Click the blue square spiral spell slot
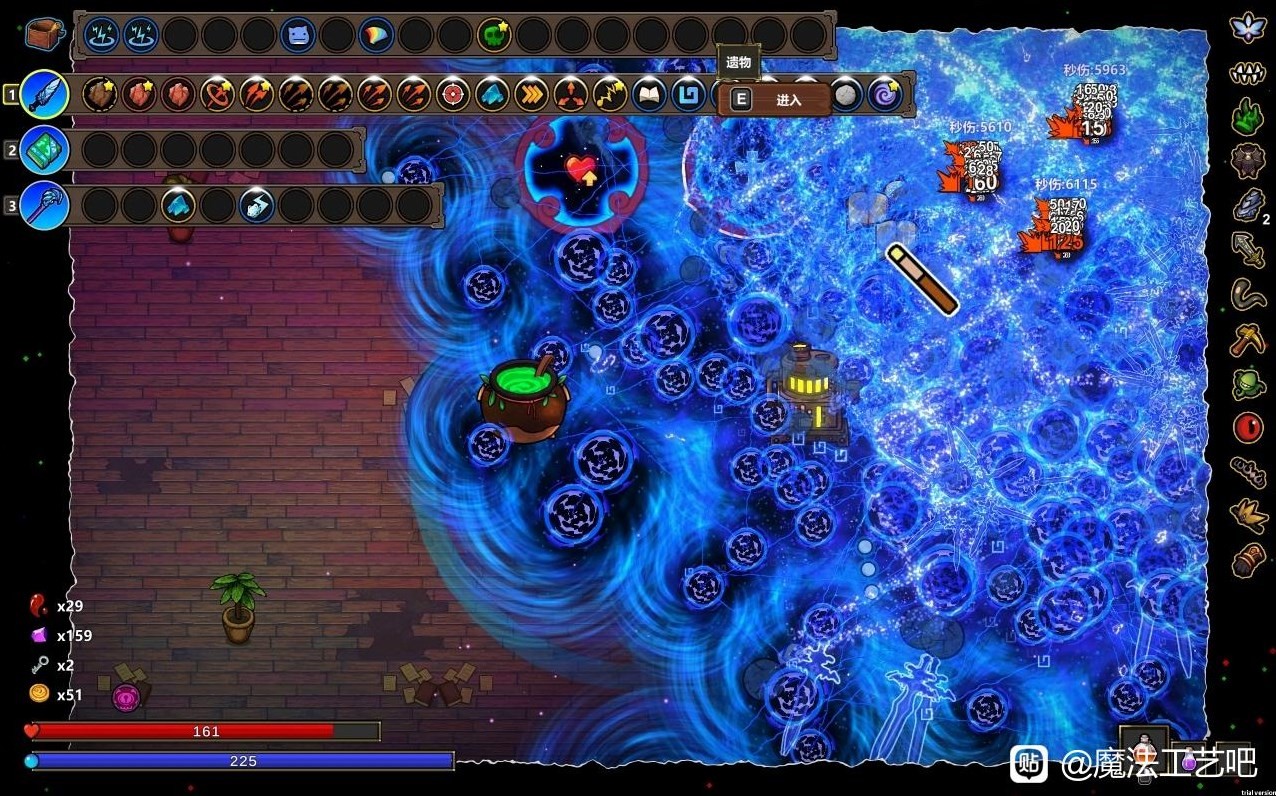The image size is (1276, 796). tap(689, 95)
